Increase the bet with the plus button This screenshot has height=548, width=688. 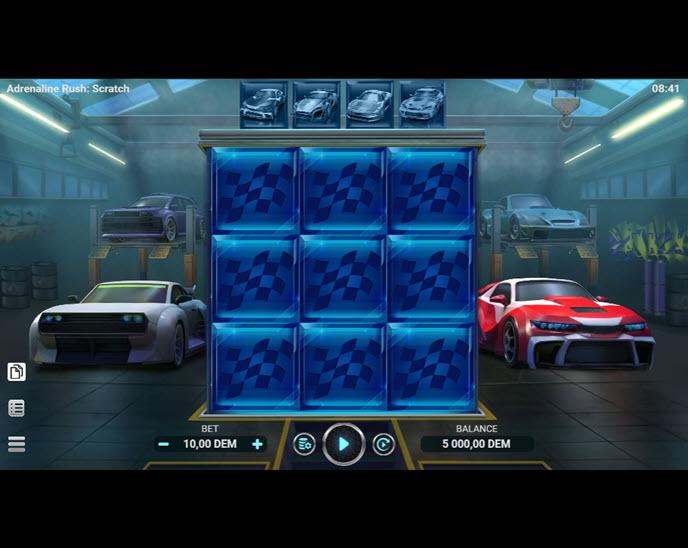pyautogui.click(x=257, y=444)
